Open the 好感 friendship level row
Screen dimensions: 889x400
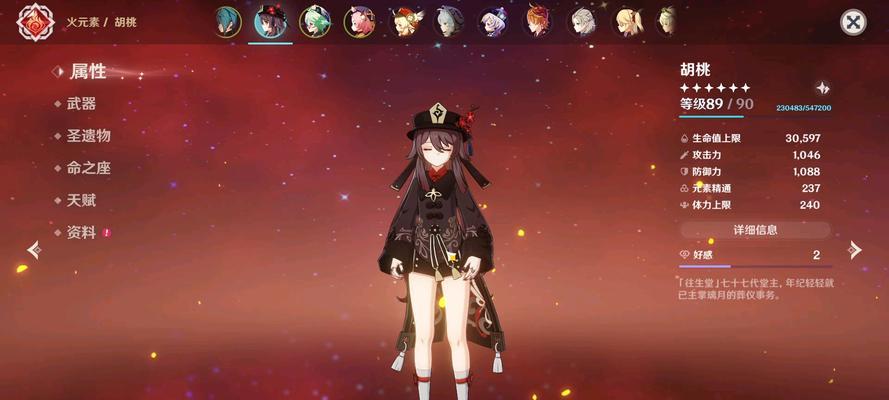point(755,256)
